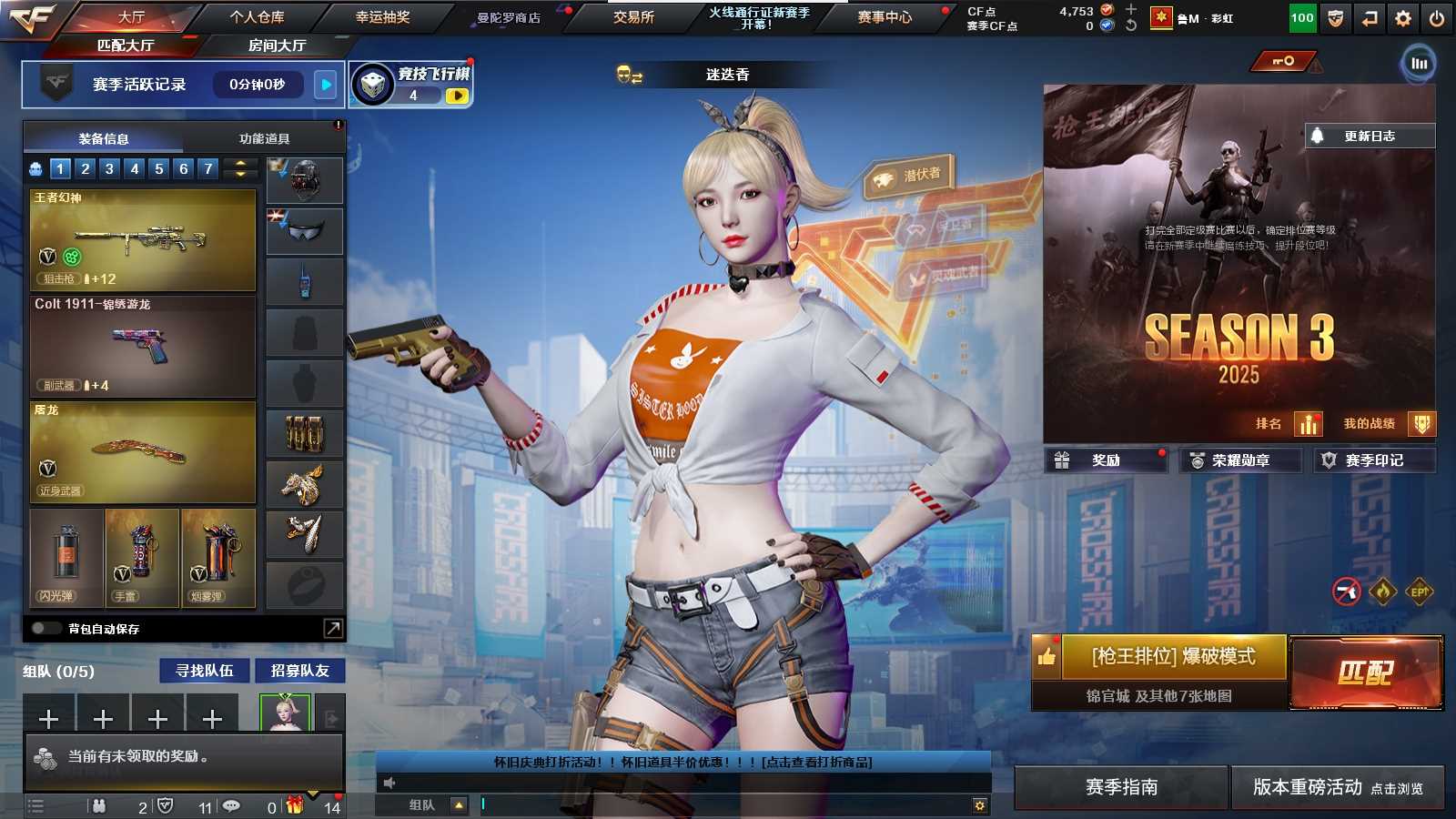The width and height of the screenshot is (1456, 819).
Task: Open the settings gear icon at top right
Action: 1402,16
